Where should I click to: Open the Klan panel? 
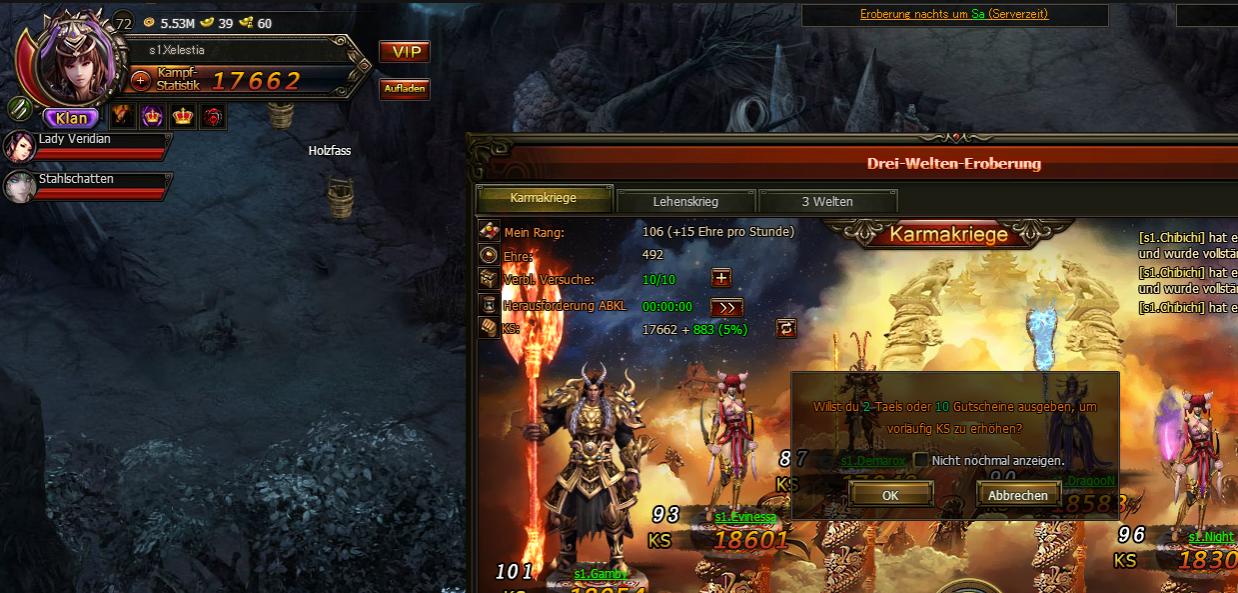71,118
